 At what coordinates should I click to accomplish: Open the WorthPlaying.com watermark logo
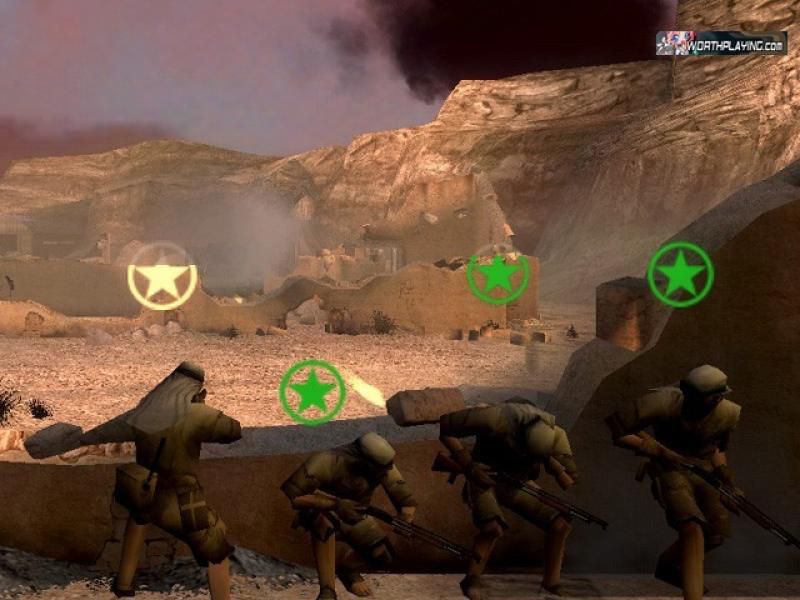pos(720,43)
